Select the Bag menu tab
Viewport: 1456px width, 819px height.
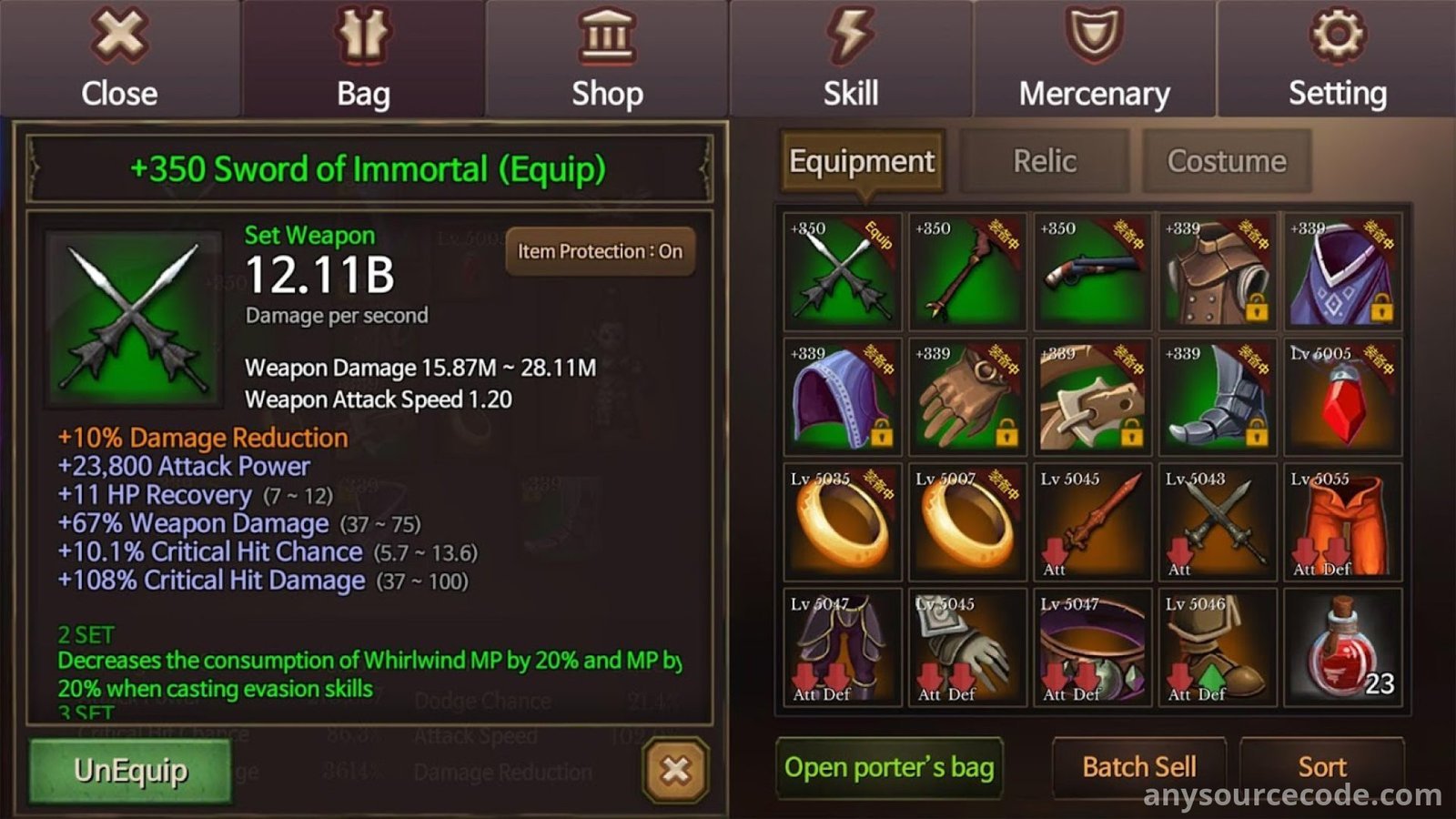pyautogui.click(x=363, y=58)
